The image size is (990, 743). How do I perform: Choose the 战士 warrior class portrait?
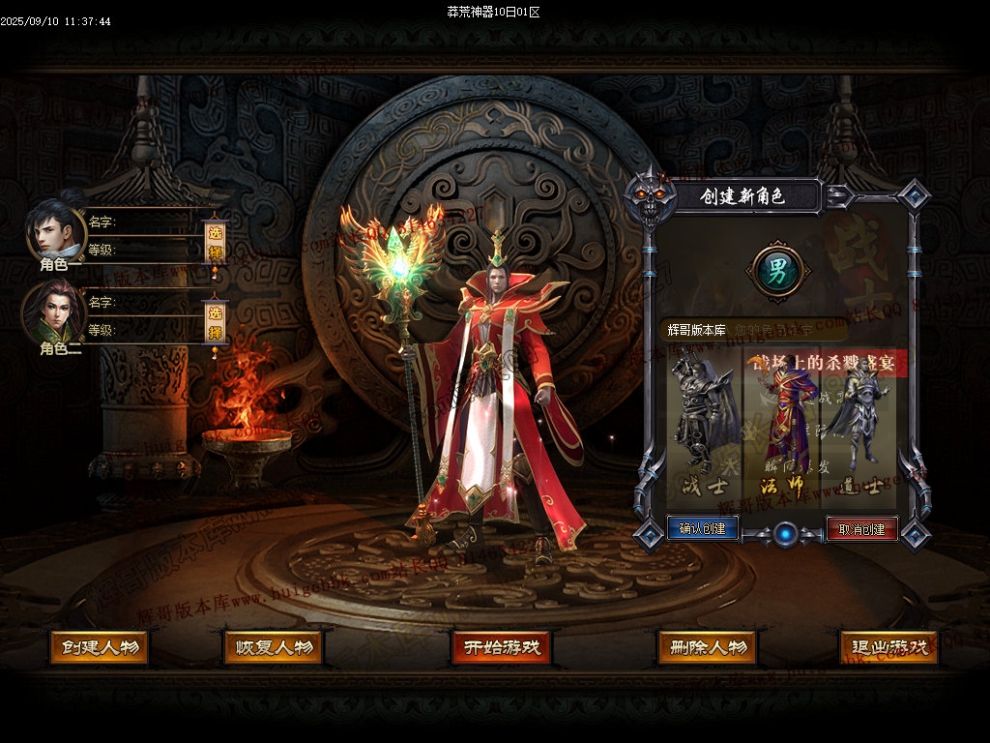704,420
